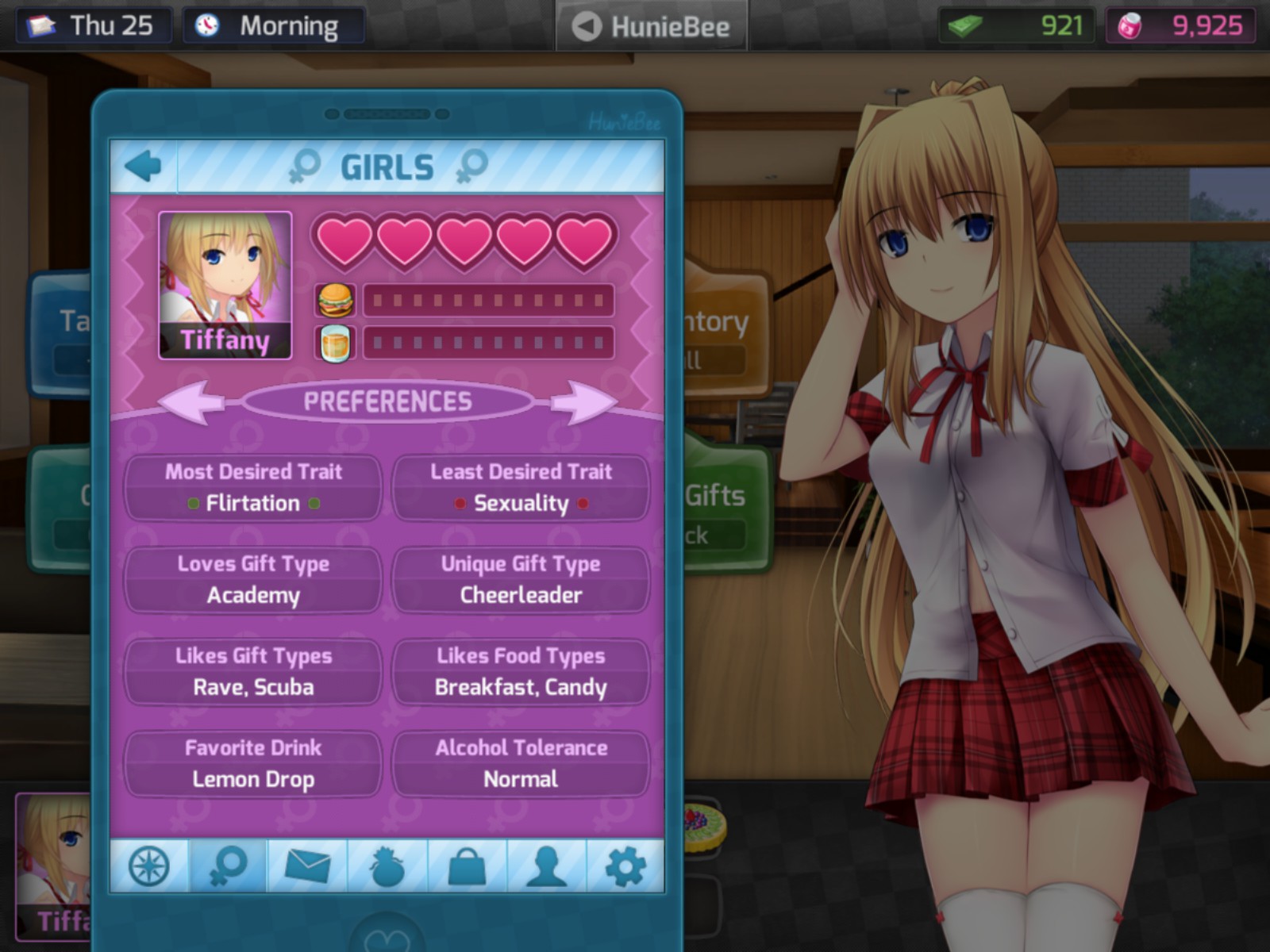Open the envelope messages tab
Viewport: 1270px width, 952px height.
pyautogui.click(x=308, y=866)
